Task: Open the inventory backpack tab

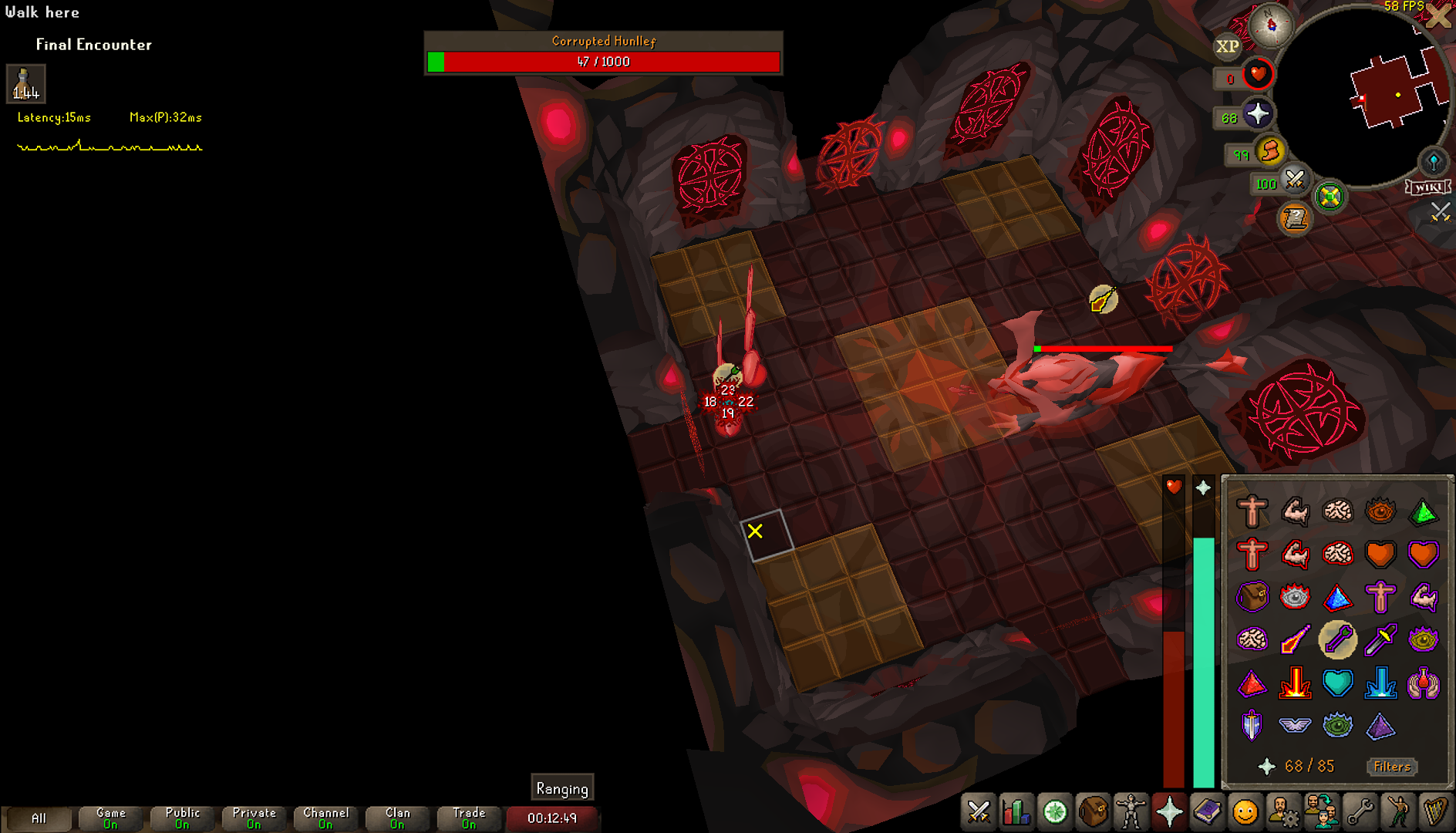Action: click(x=1093, y=812)
